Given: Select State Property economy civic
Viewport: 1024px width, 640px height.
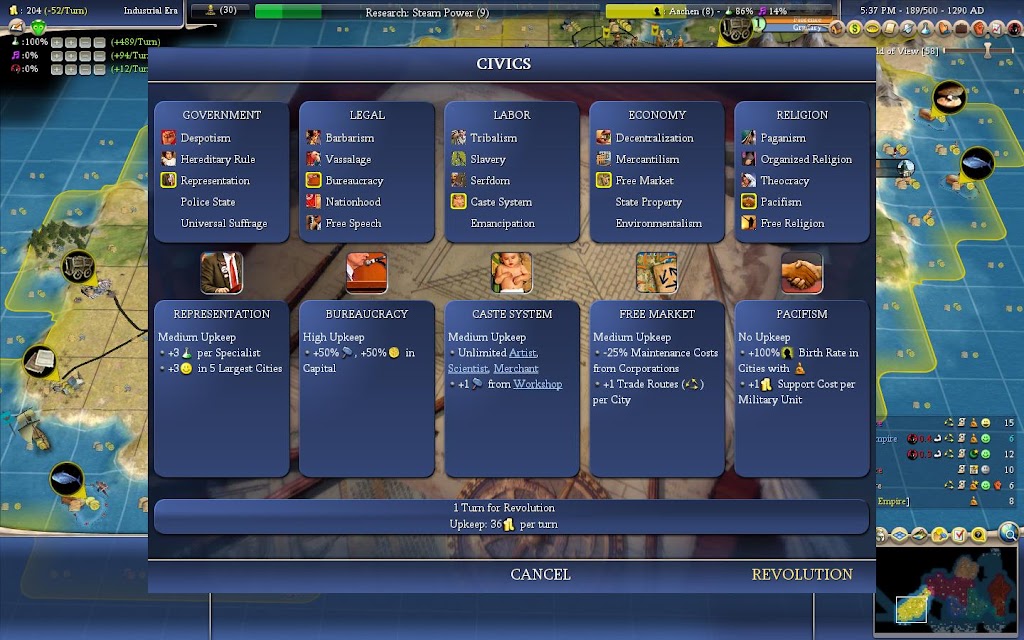Looking at the screenshot, I should [648, 202].
